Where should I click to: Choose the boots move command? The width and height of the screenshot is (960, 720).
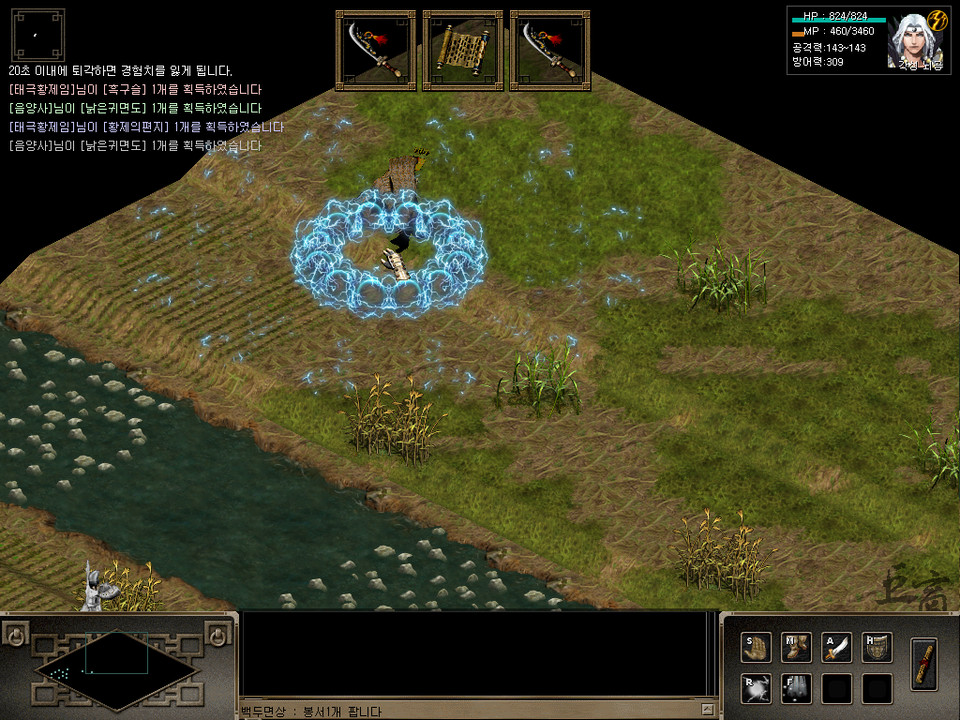point(796,648)
